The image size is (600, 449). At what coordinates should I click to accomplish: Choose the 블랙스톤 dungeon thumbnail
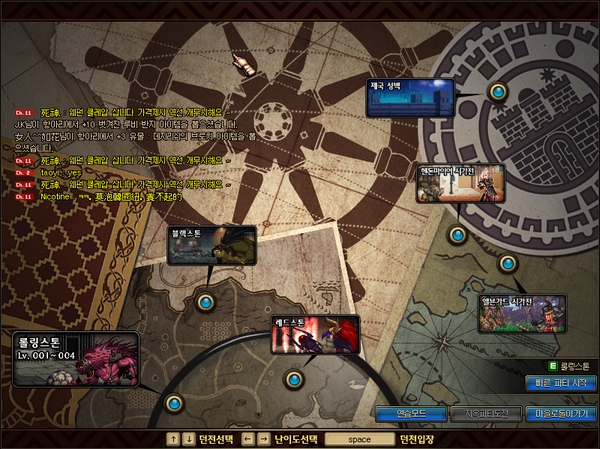tap(211, 245)
